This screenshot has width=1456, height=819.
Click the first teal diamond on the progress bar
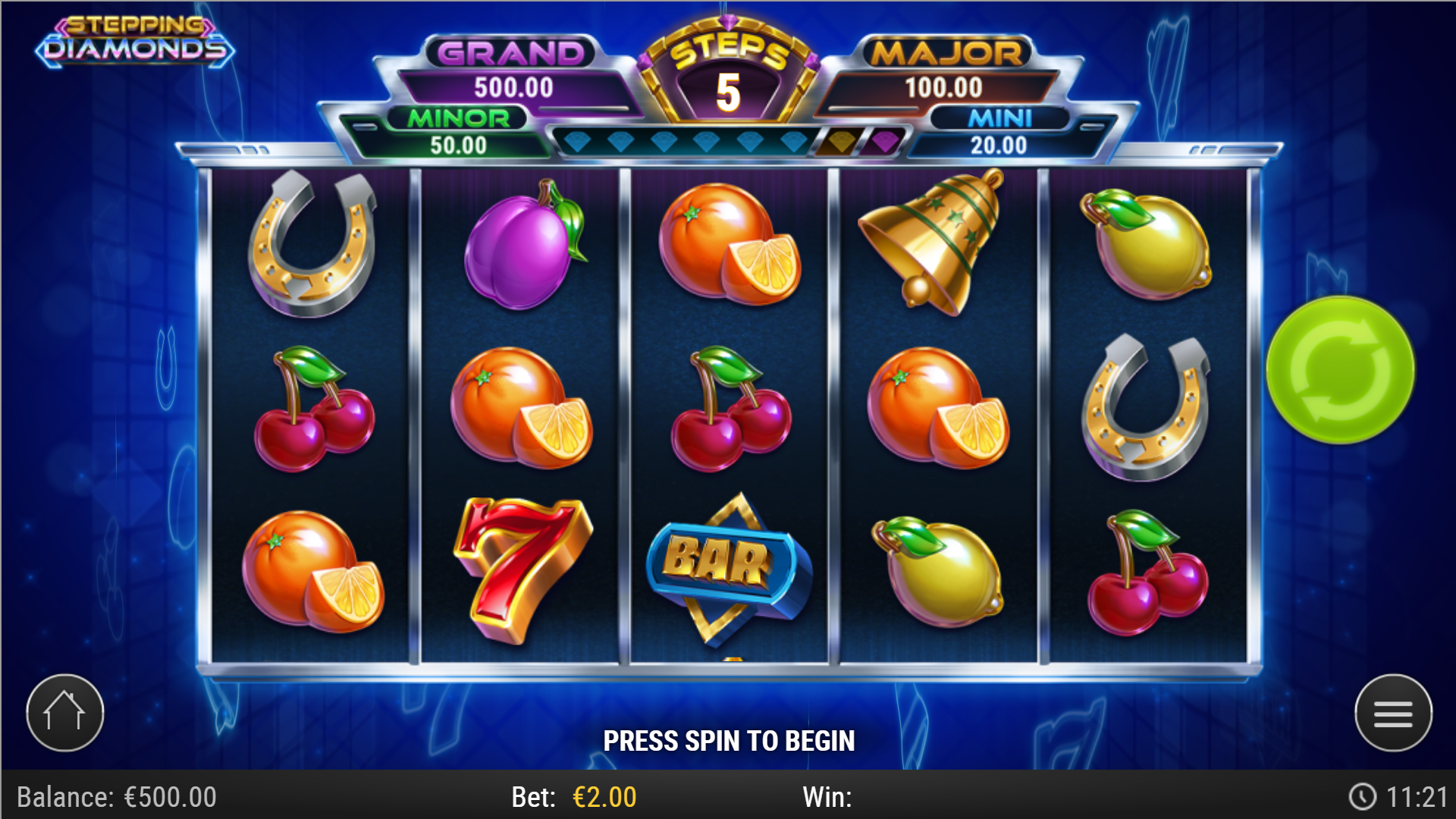pyautogui.click(x=578, y=143)
